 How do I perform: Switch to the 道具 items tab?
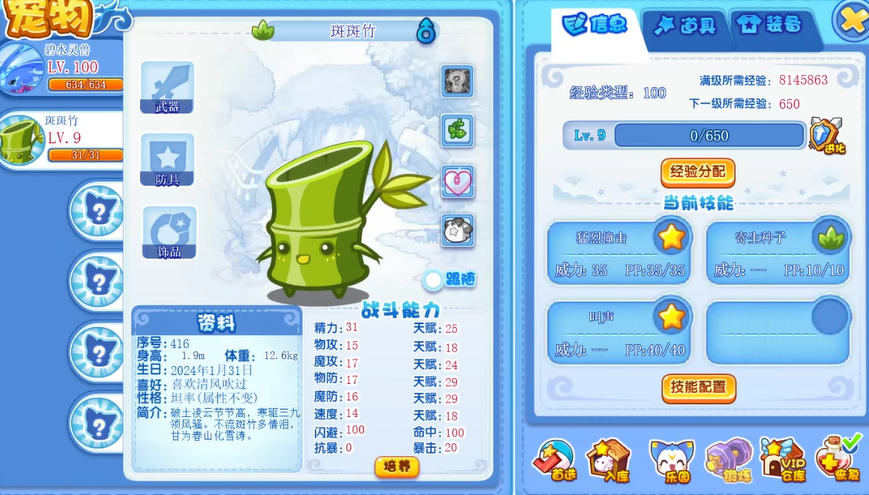pyautogui.click(x=685, y=26)
